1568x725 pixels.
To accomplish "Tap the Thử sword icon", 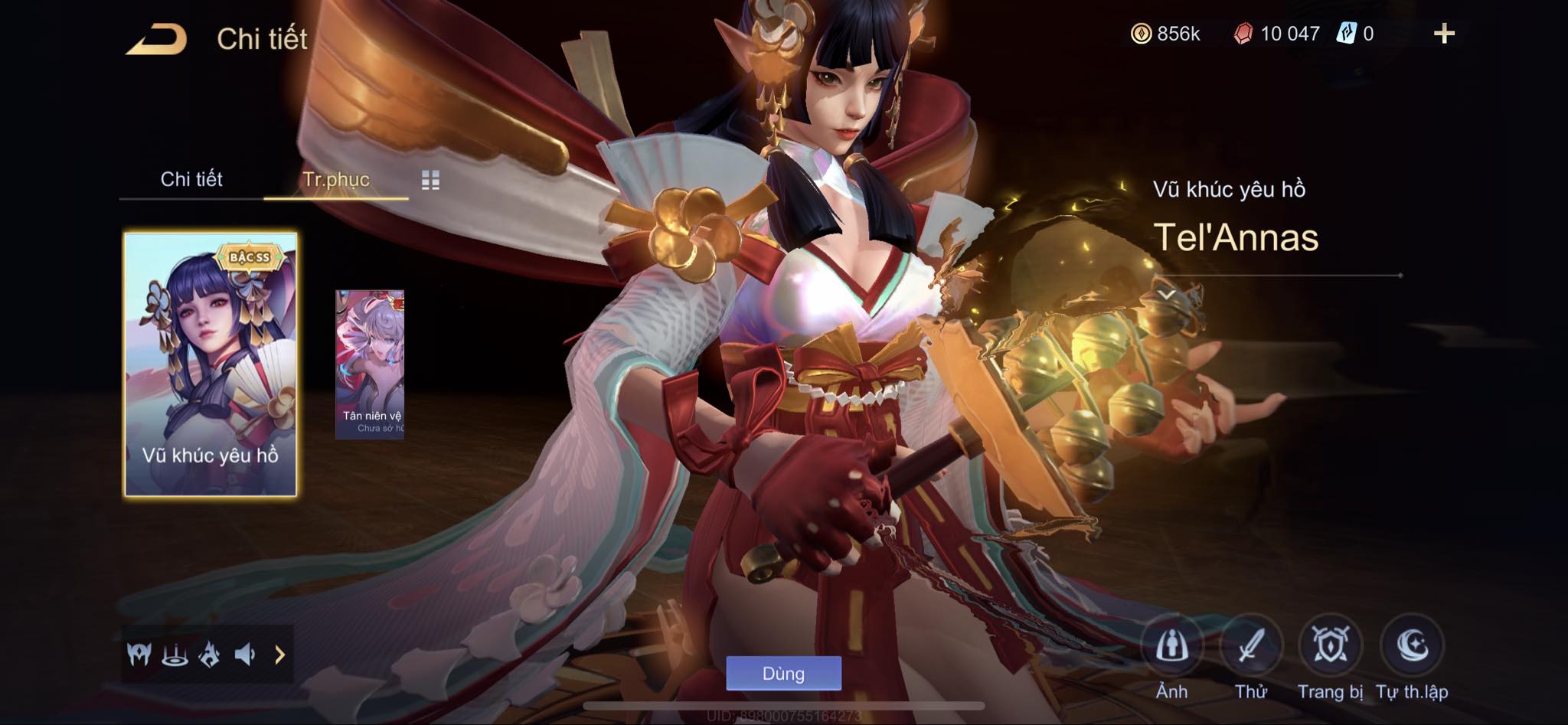I will 1250,647.
